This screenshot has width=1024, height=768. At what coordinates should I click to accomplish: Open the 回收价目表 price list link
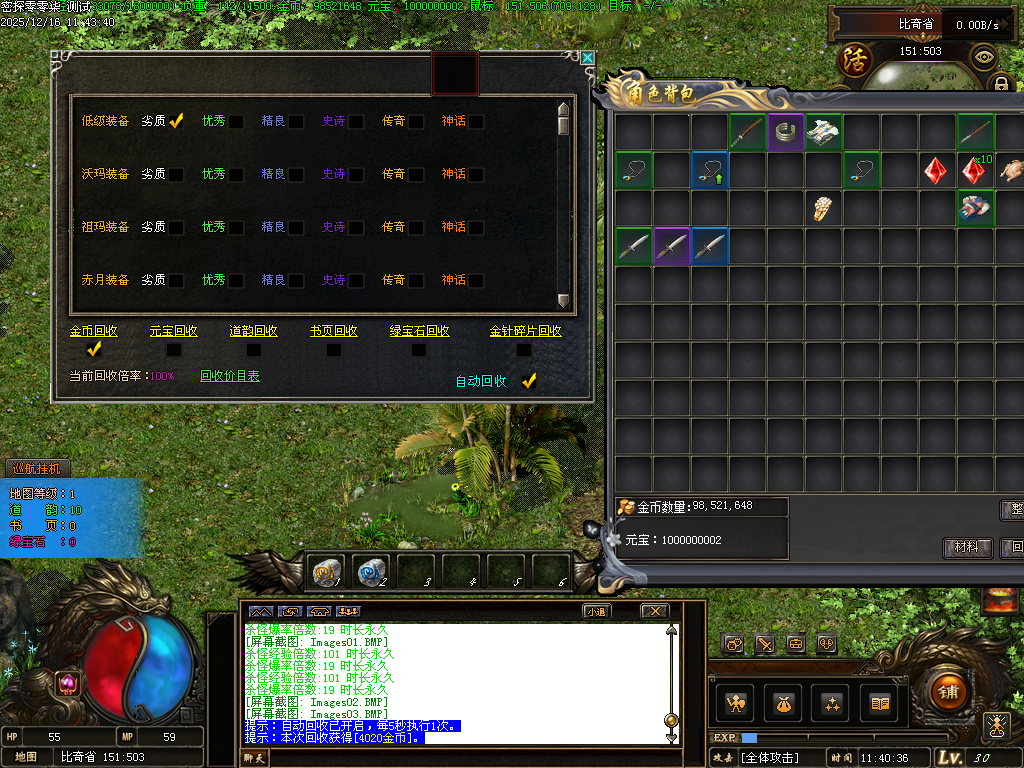pyautogui.click(x=229, y=376)
